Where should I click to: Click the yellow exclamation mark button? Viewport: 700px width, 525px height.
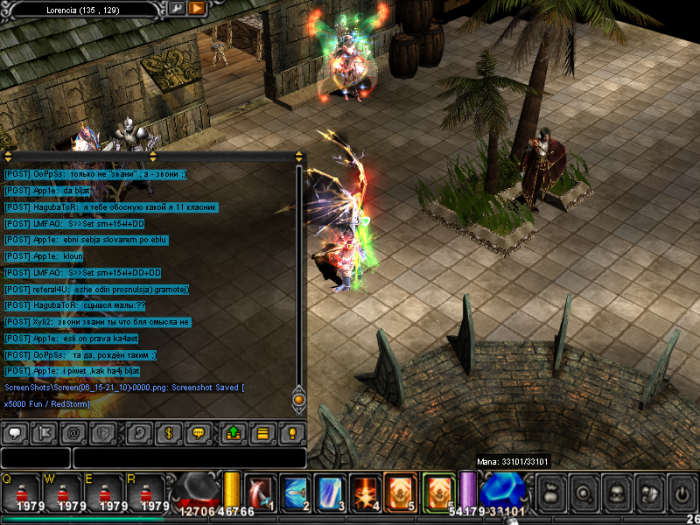(291, 434)
